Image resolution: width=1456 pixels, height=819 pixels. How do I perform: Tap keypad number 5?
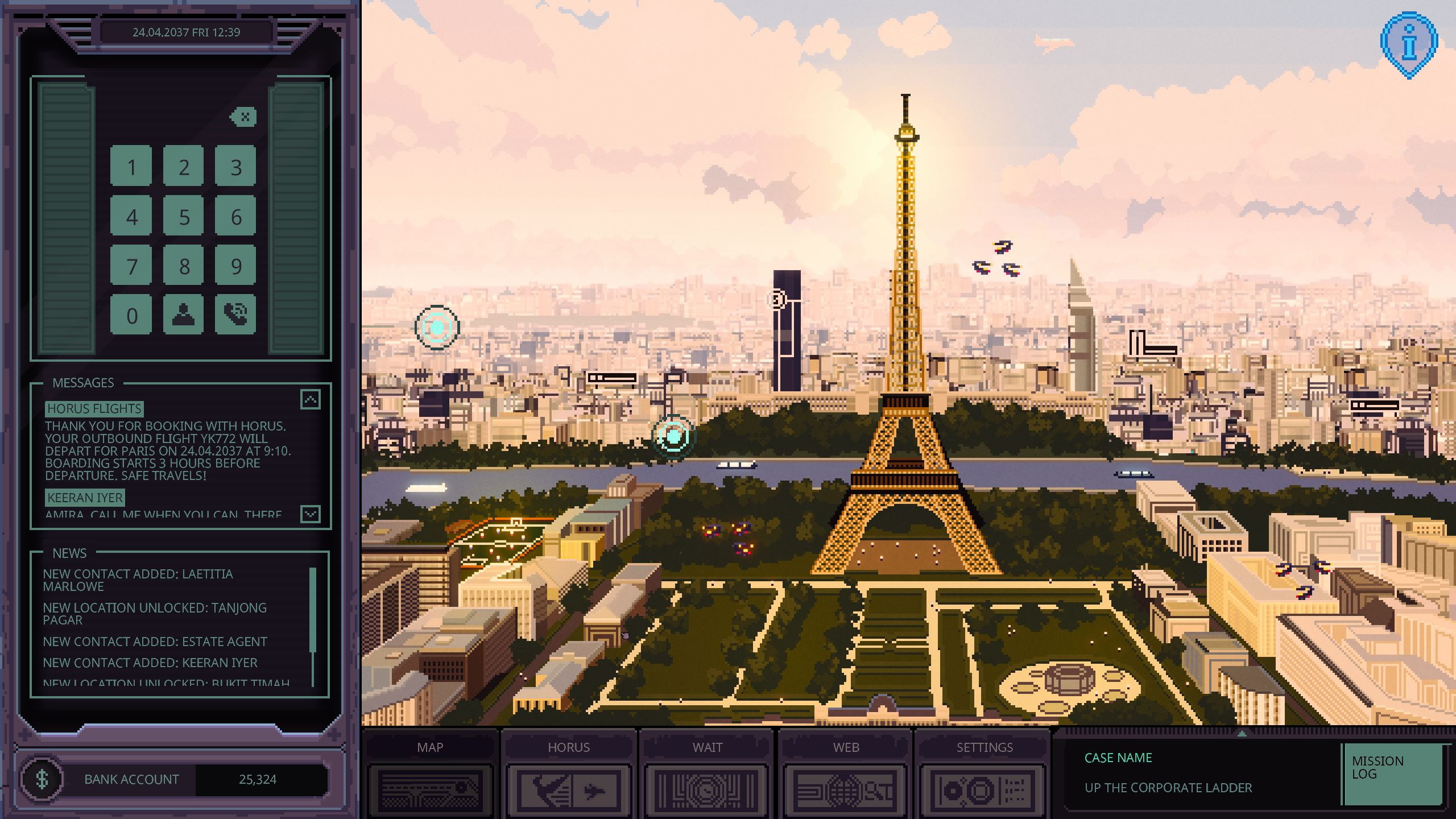[x=184, y=217]
